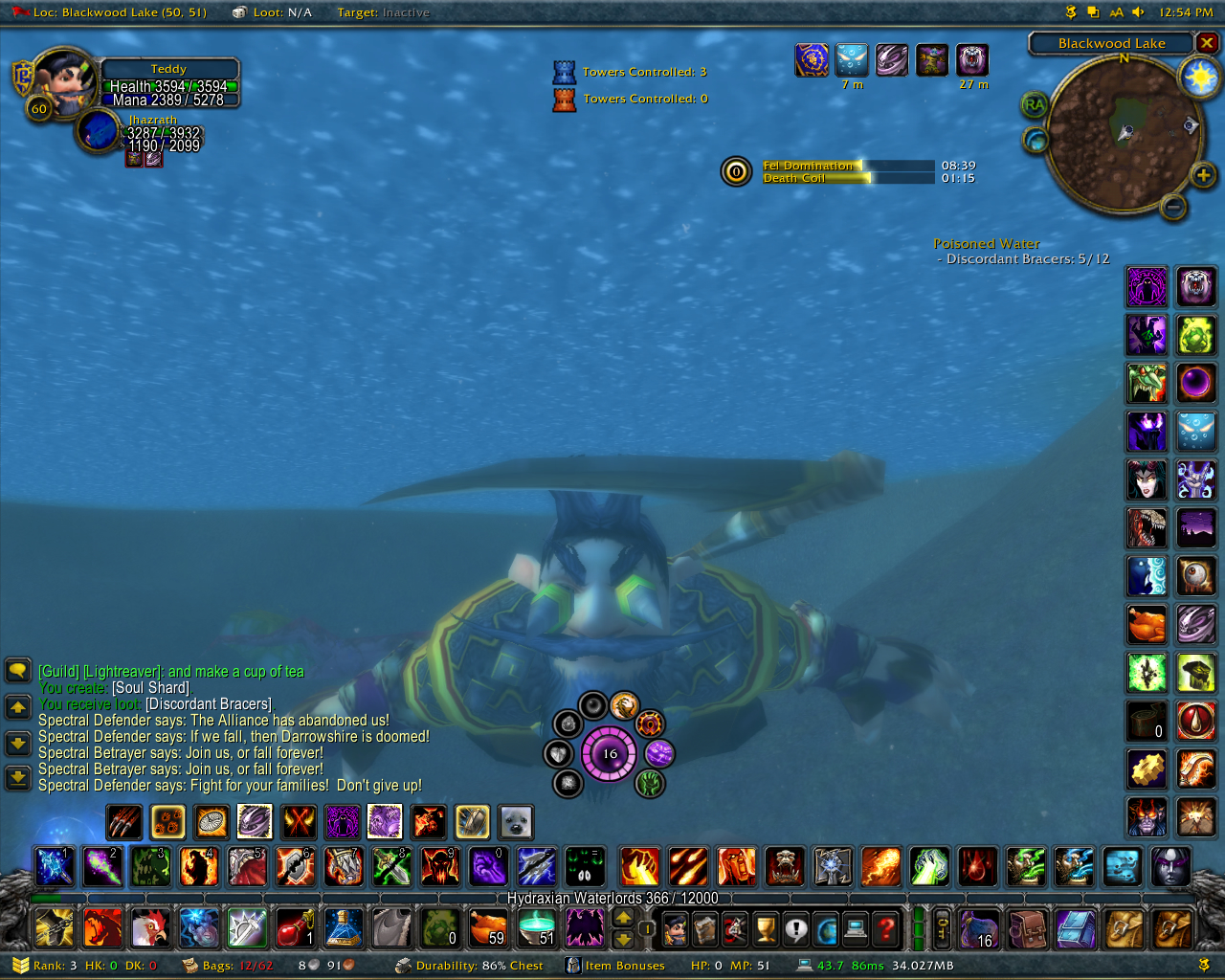Activate the seal pup pet bar icon
The height and width of the screenshot is (980, 1225).
pos(516,821)
